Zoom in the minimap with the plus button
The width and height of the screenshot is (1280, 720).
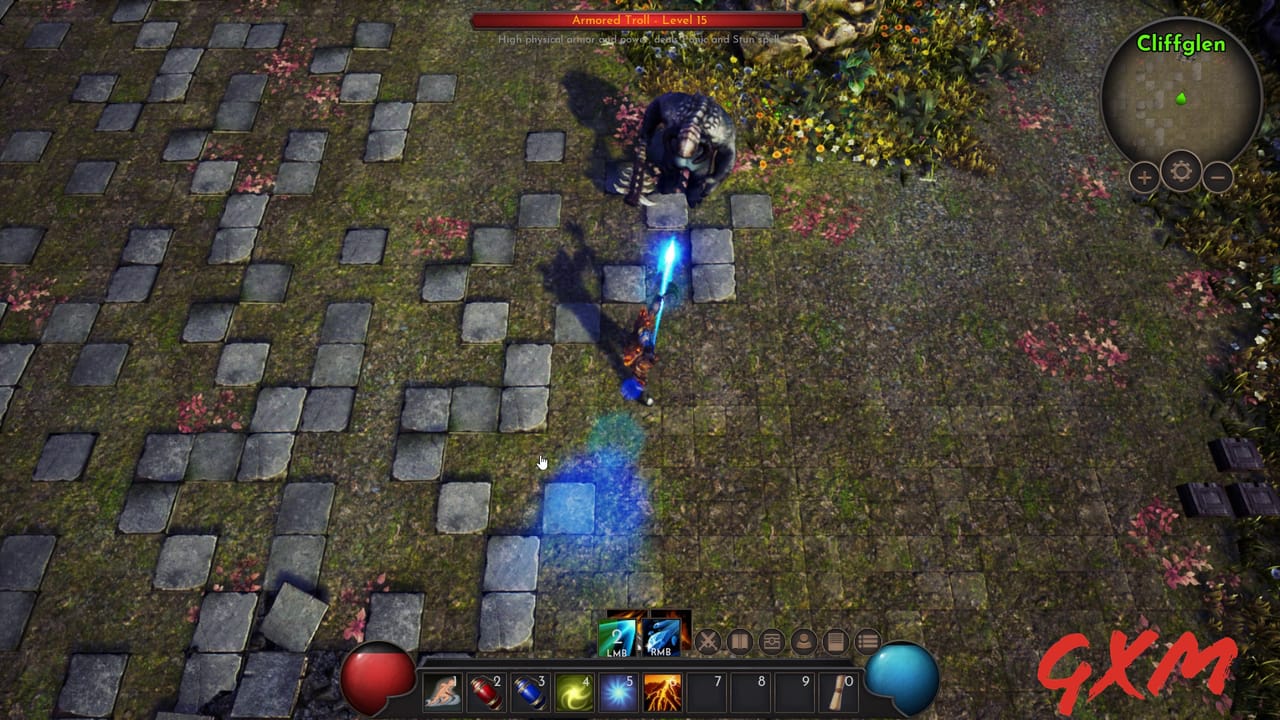tap(1143, 177)
